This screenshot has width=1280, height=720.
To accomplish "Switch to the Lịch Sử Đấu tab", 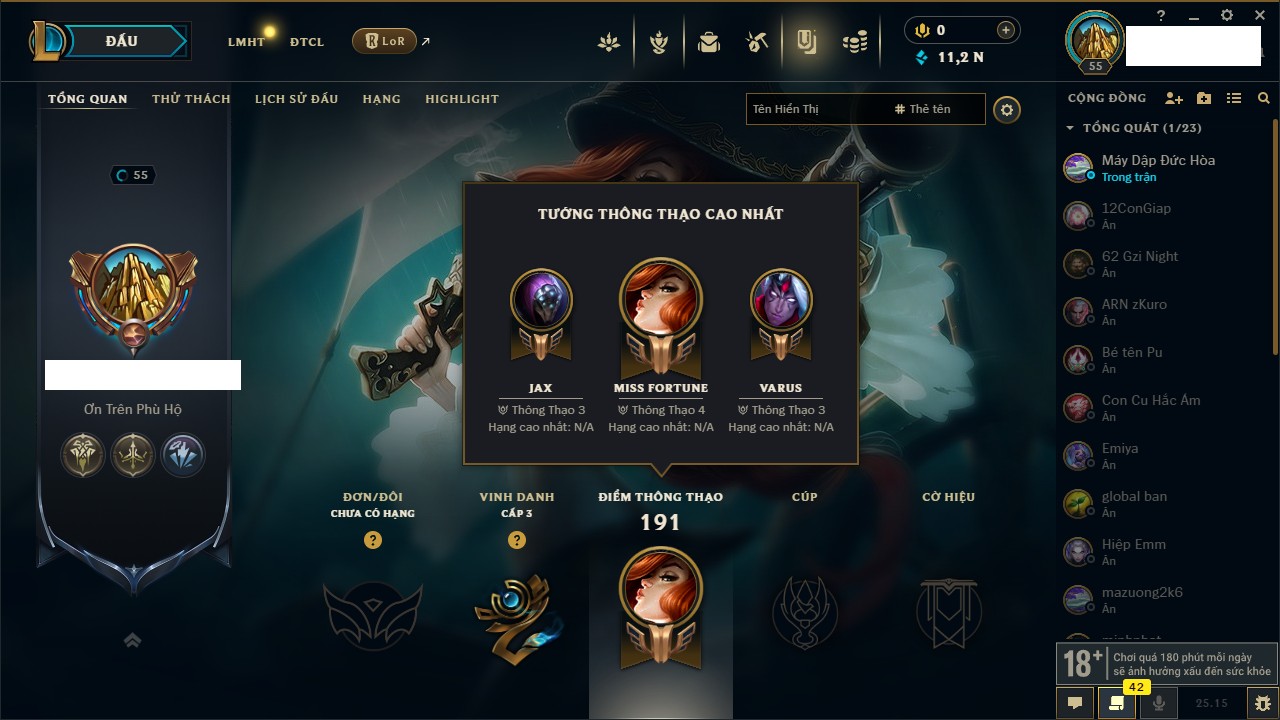I will point(296,99).
